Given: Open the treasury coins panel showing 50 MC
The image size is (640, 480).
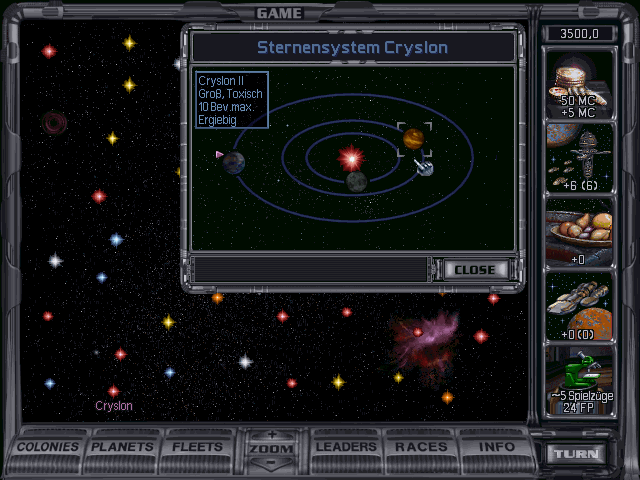Looking at the screenshot, I should point(578,85).
